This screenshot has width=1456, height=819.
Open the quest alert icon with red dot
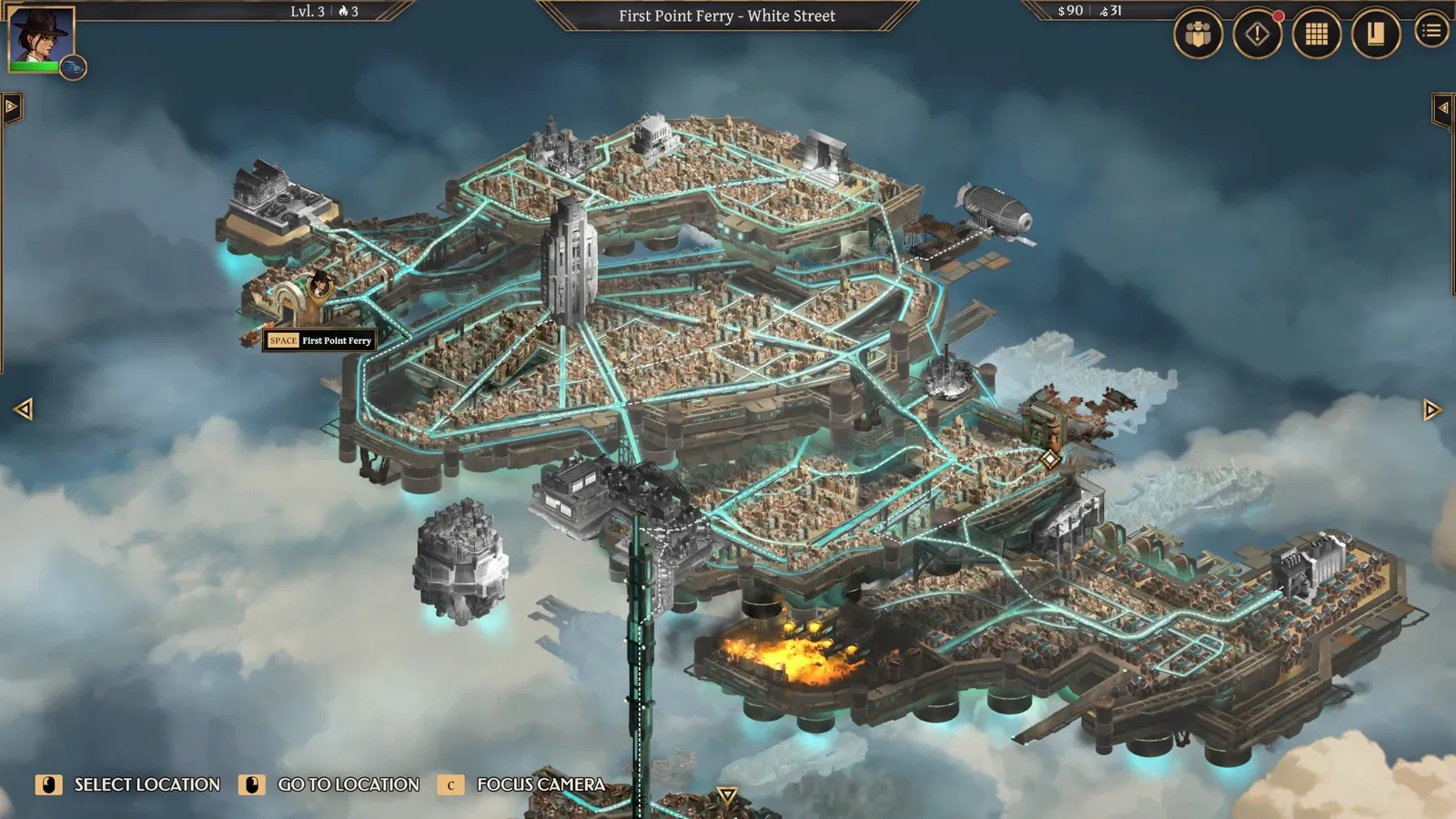(x=1257, y=35)
